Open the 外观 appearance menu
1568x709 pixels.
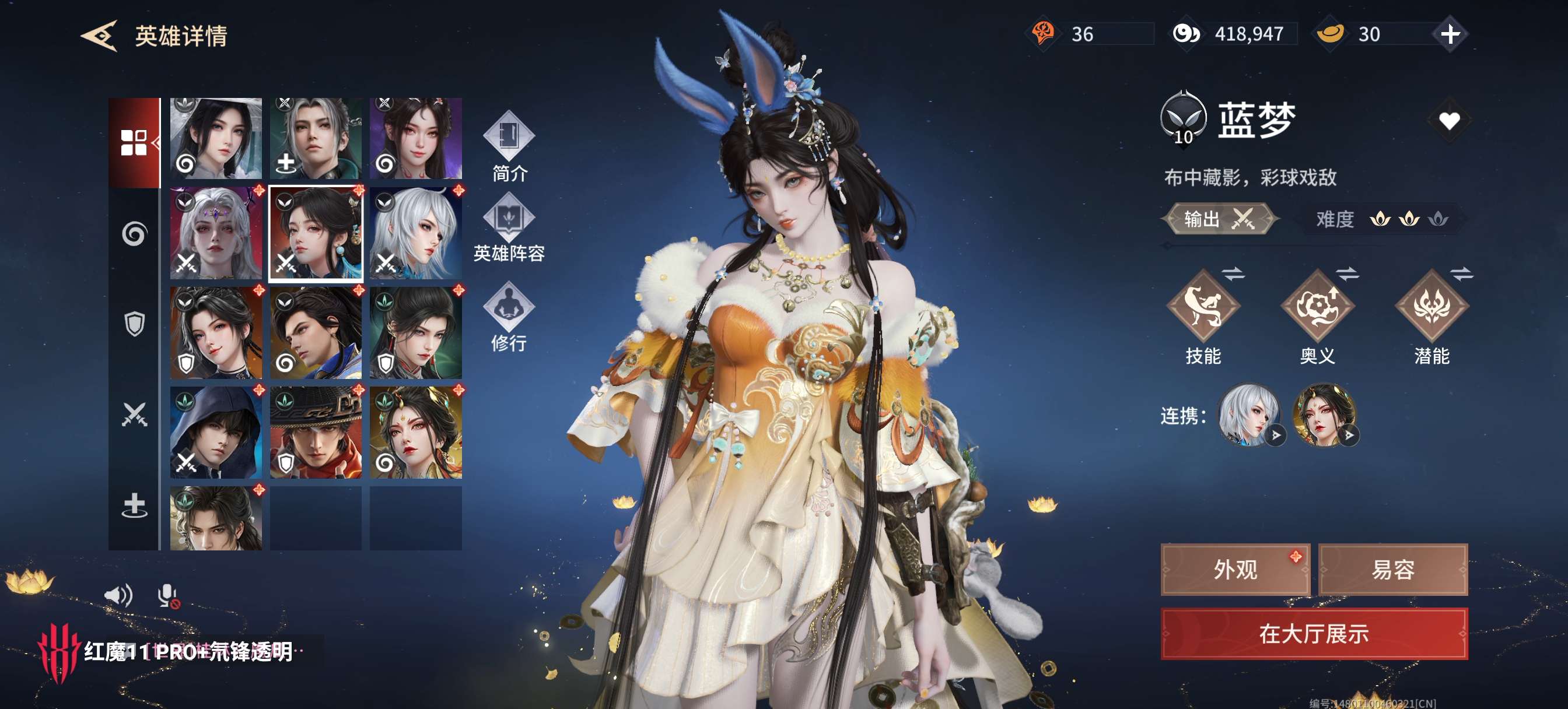coord(1235,570)
